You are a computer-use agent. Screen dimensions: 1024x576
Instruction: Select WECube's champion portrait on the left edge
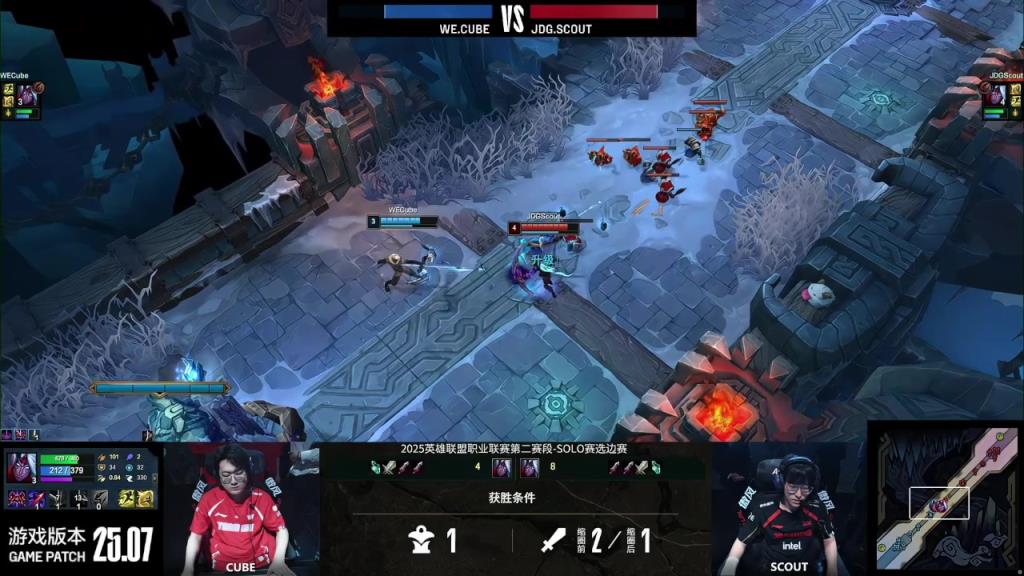(26, 97)
